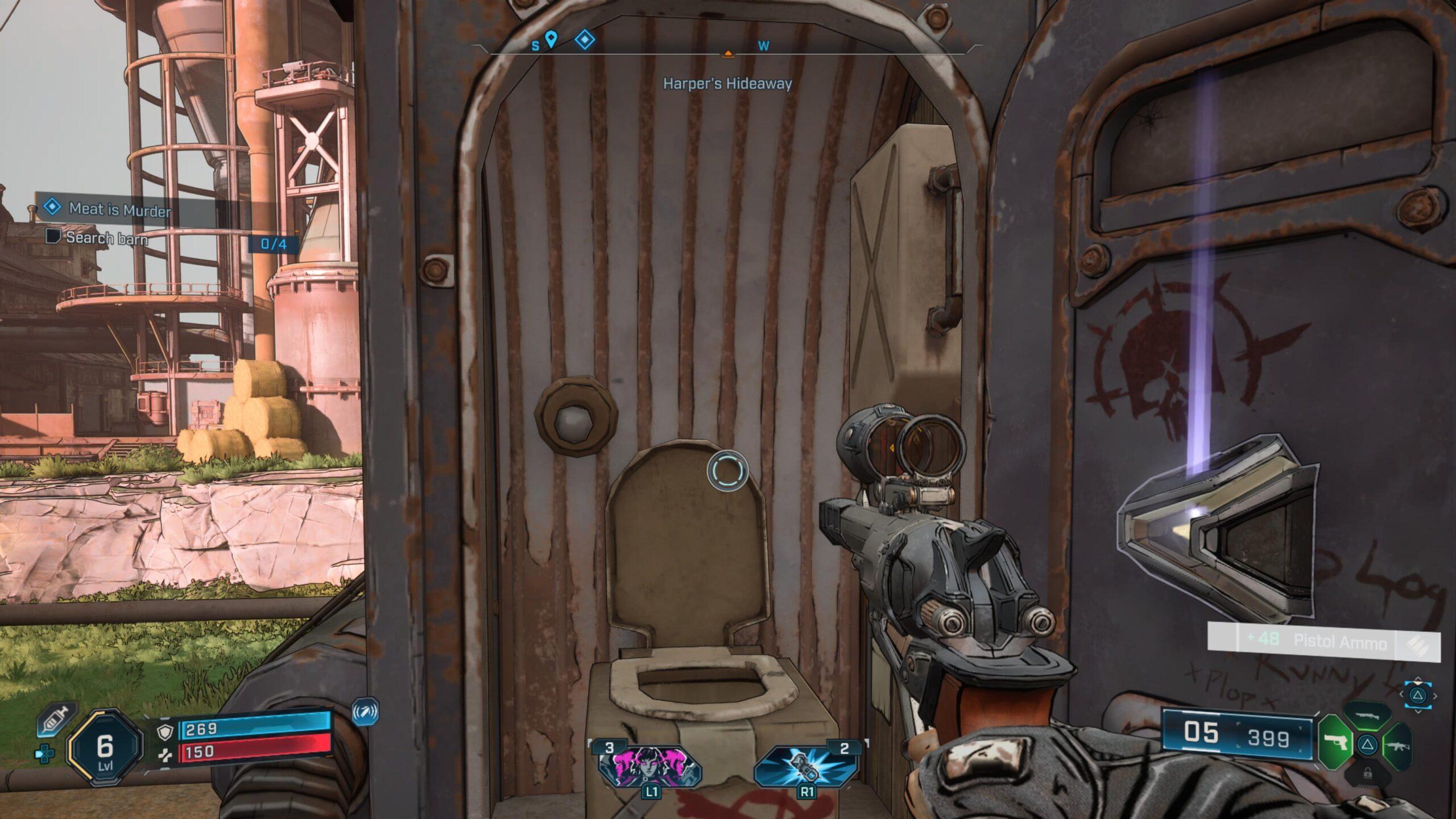
Task: Click the locked weapon slot
Action: tap(1367, 773)
